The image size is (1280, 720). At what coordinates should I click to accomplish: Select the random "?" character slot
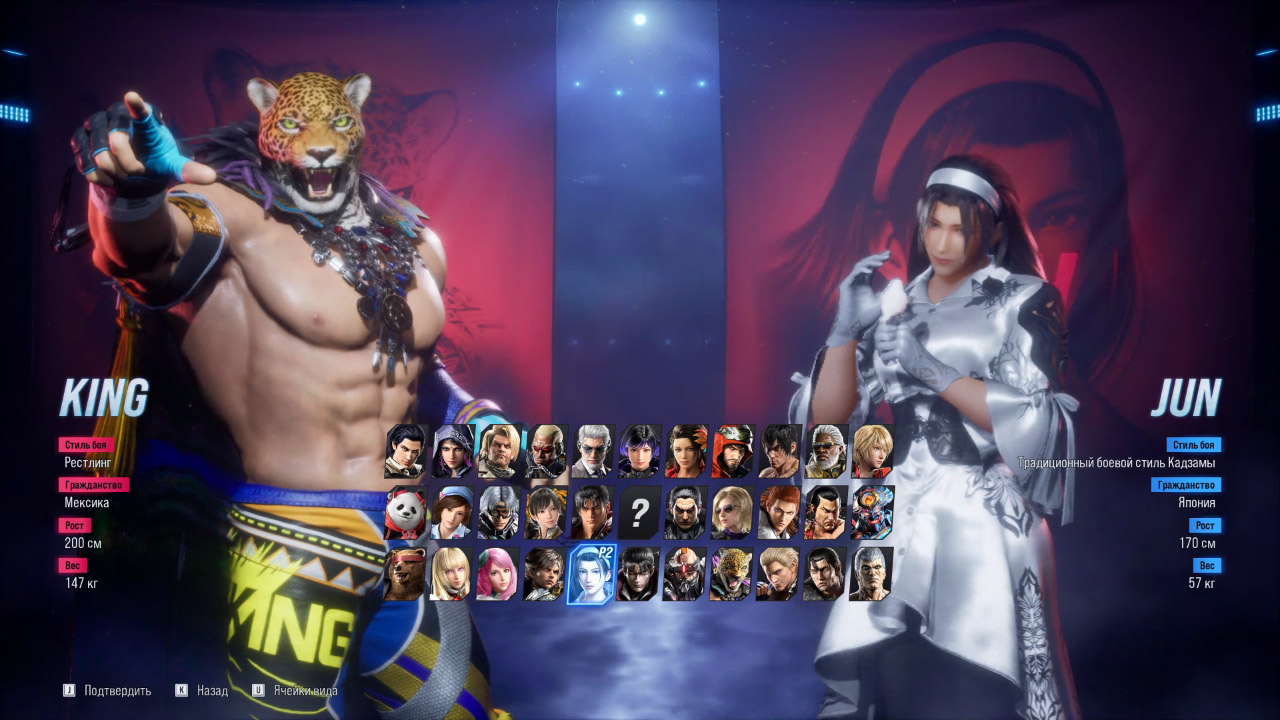(x=638, y=510)
